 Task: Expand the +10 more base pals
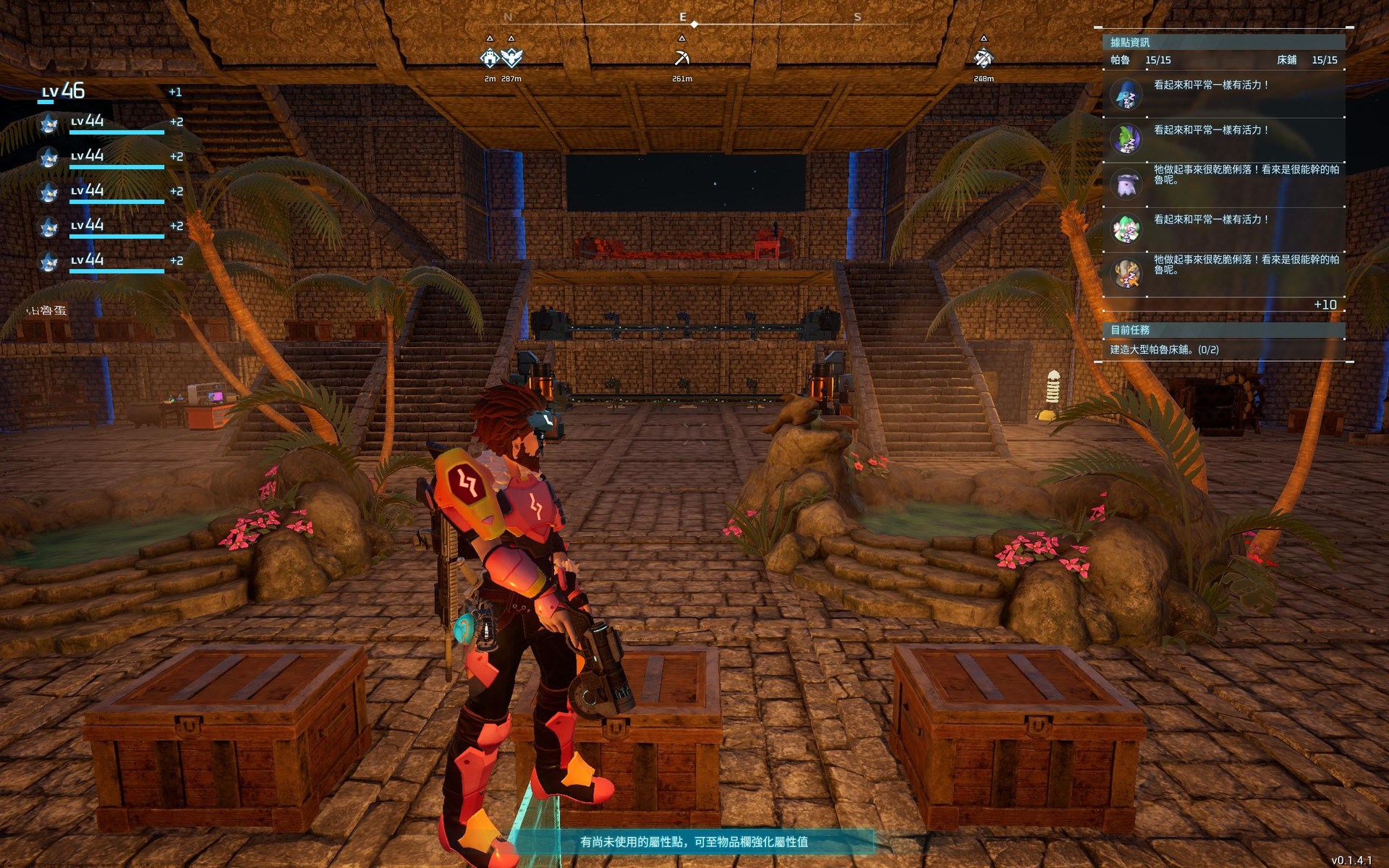coord(1325,305)
